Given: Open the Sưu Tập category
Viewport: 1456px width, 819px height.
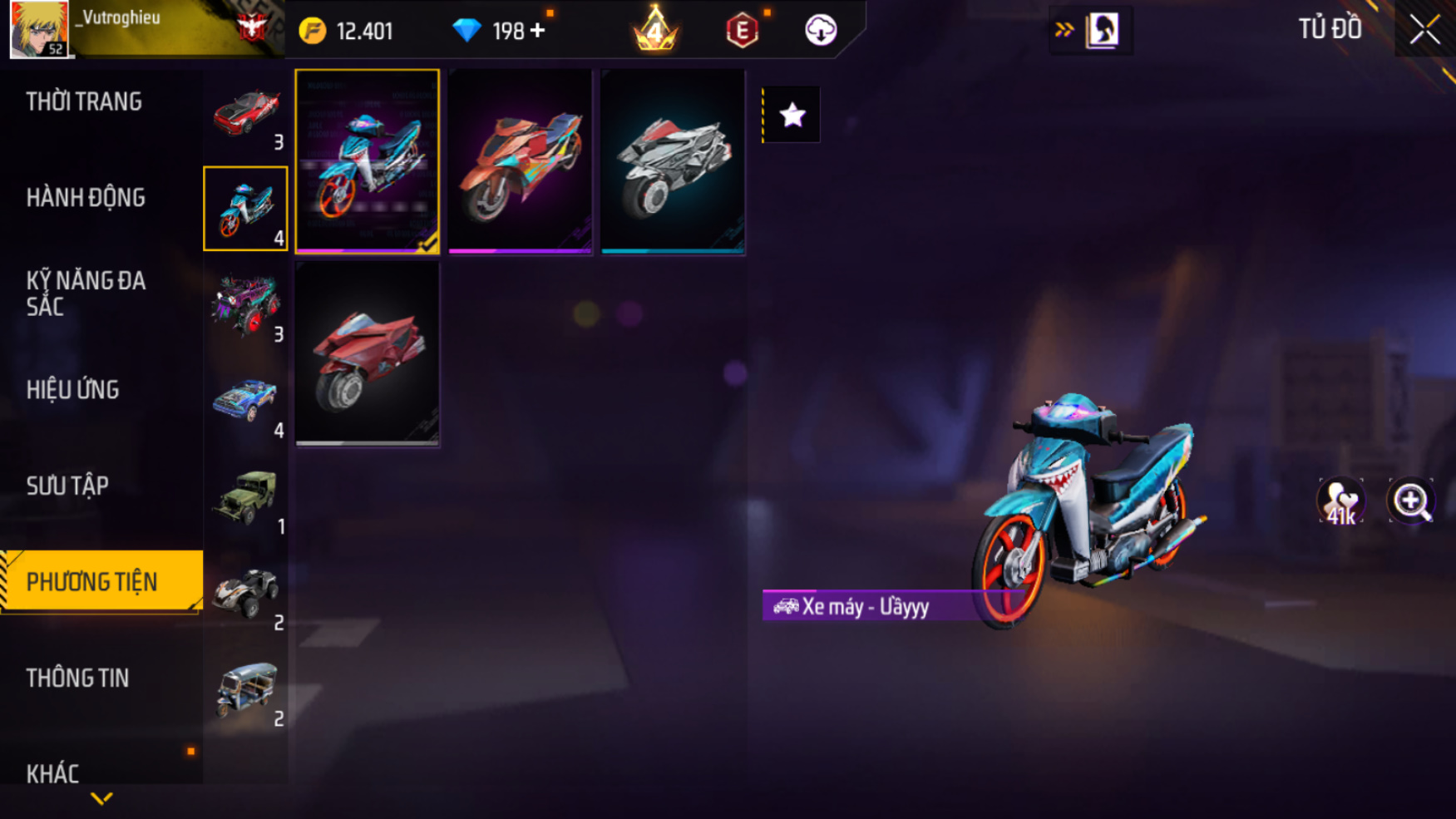Looking at the screenshot, I should 67,486.
